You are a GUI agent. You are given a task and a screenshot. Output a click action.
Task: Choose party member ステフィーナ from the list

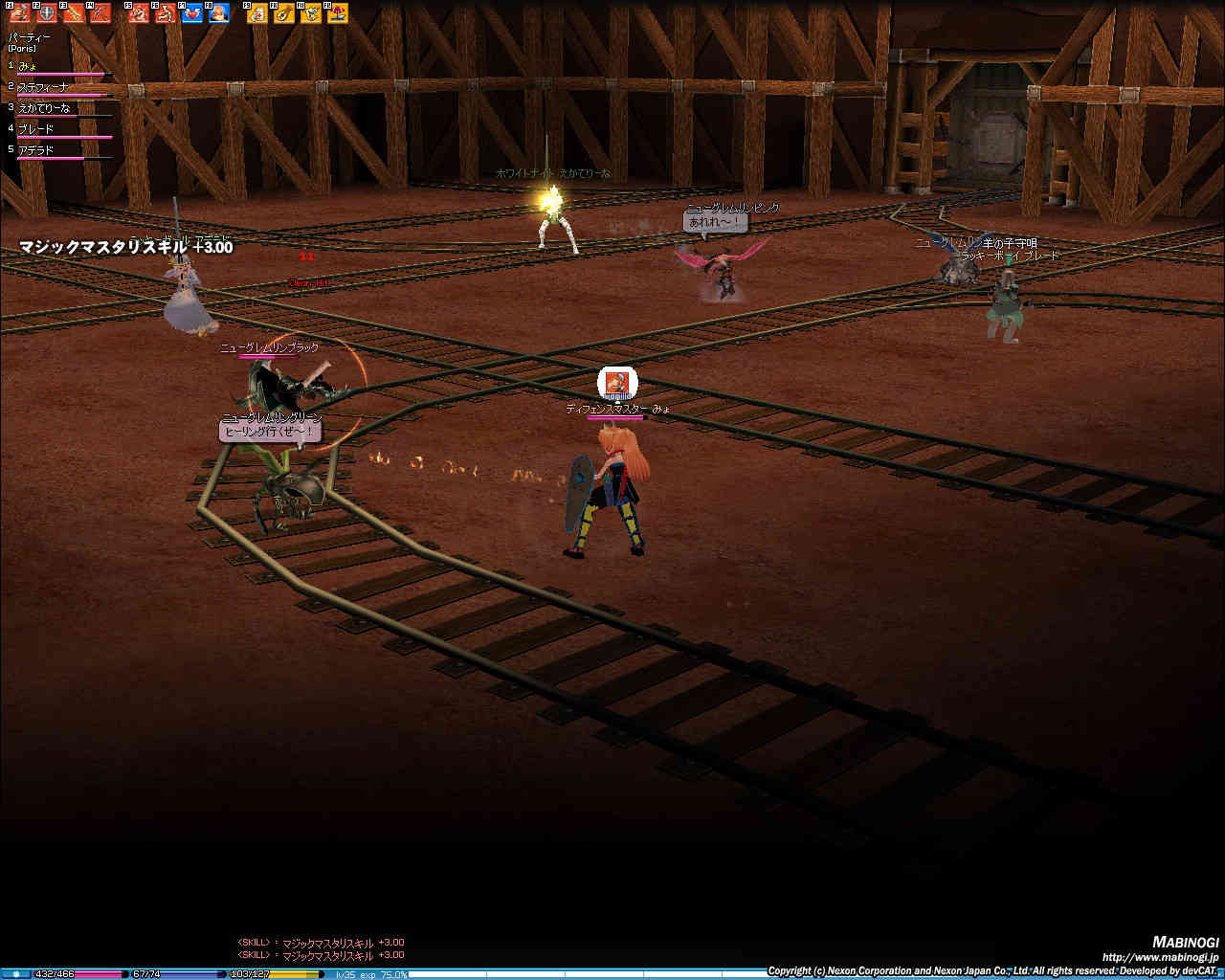43,87
